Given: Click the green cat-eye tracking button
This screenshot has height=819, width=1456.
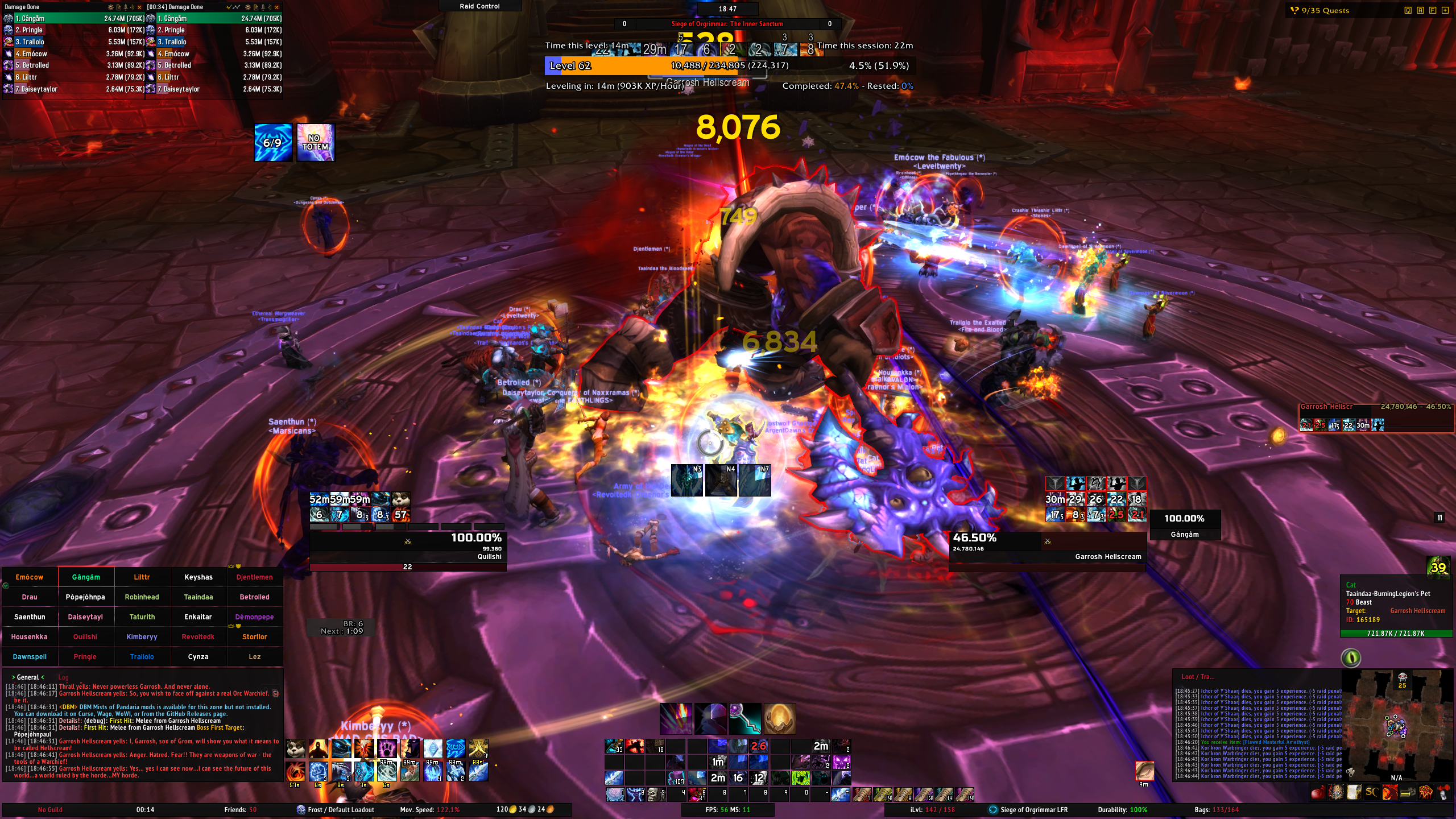Looking at the screenshot, I should click(1351, 658).
